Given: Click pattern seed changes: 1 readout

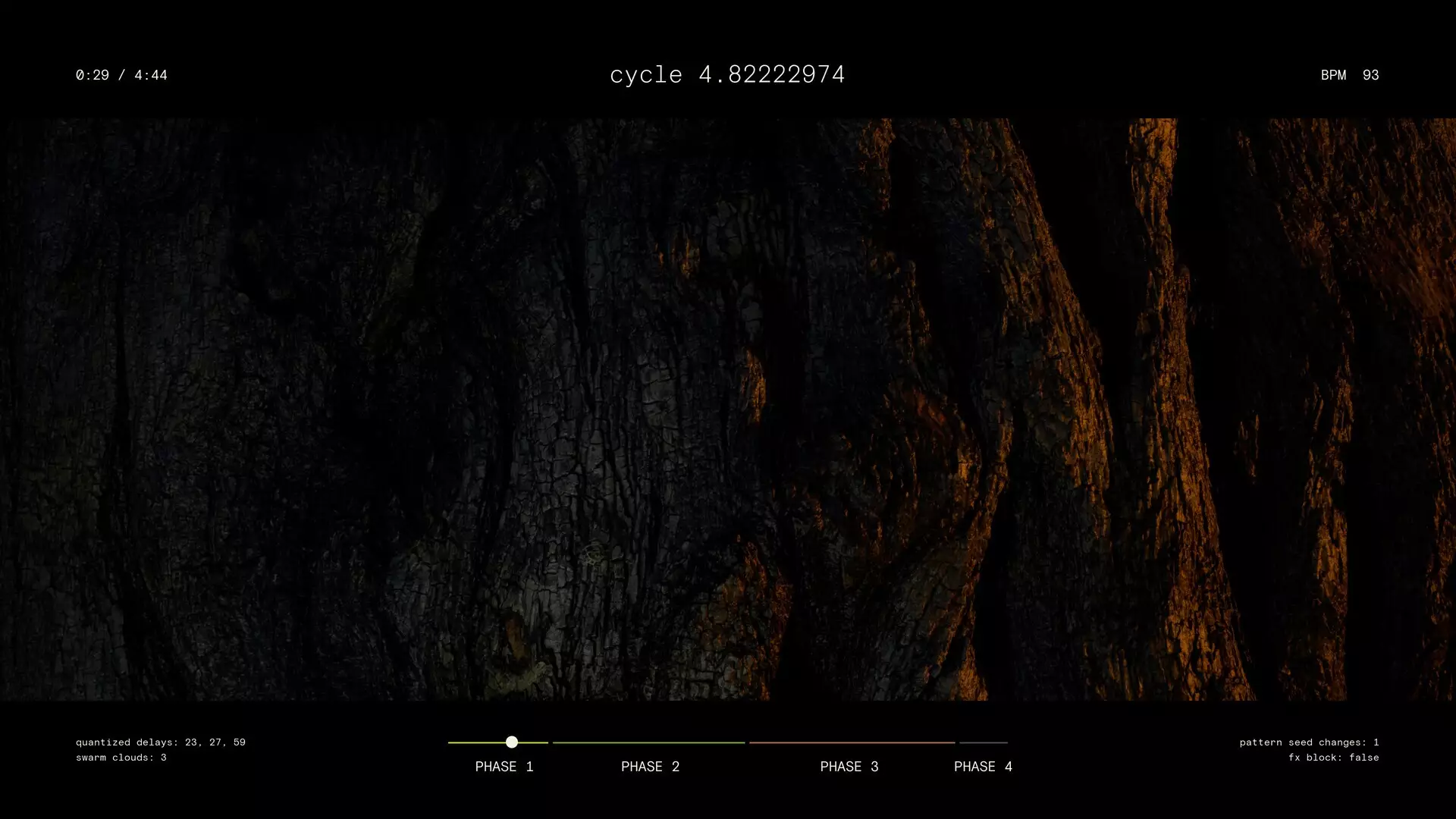Looking at the screenshot, I should click(1308, 742).
